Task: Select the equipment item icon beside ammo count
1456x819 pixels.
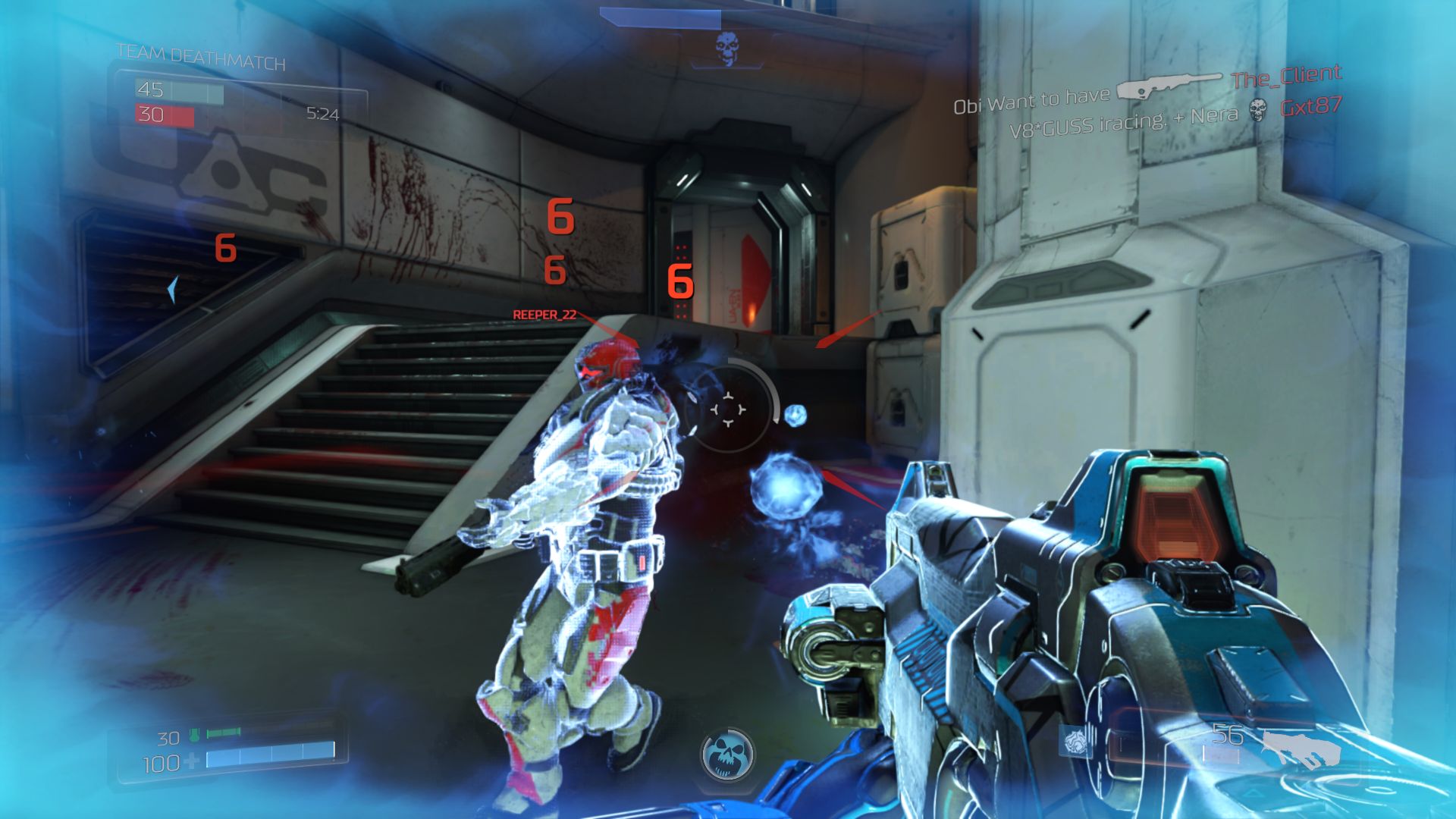Action: pos(1075,741)
